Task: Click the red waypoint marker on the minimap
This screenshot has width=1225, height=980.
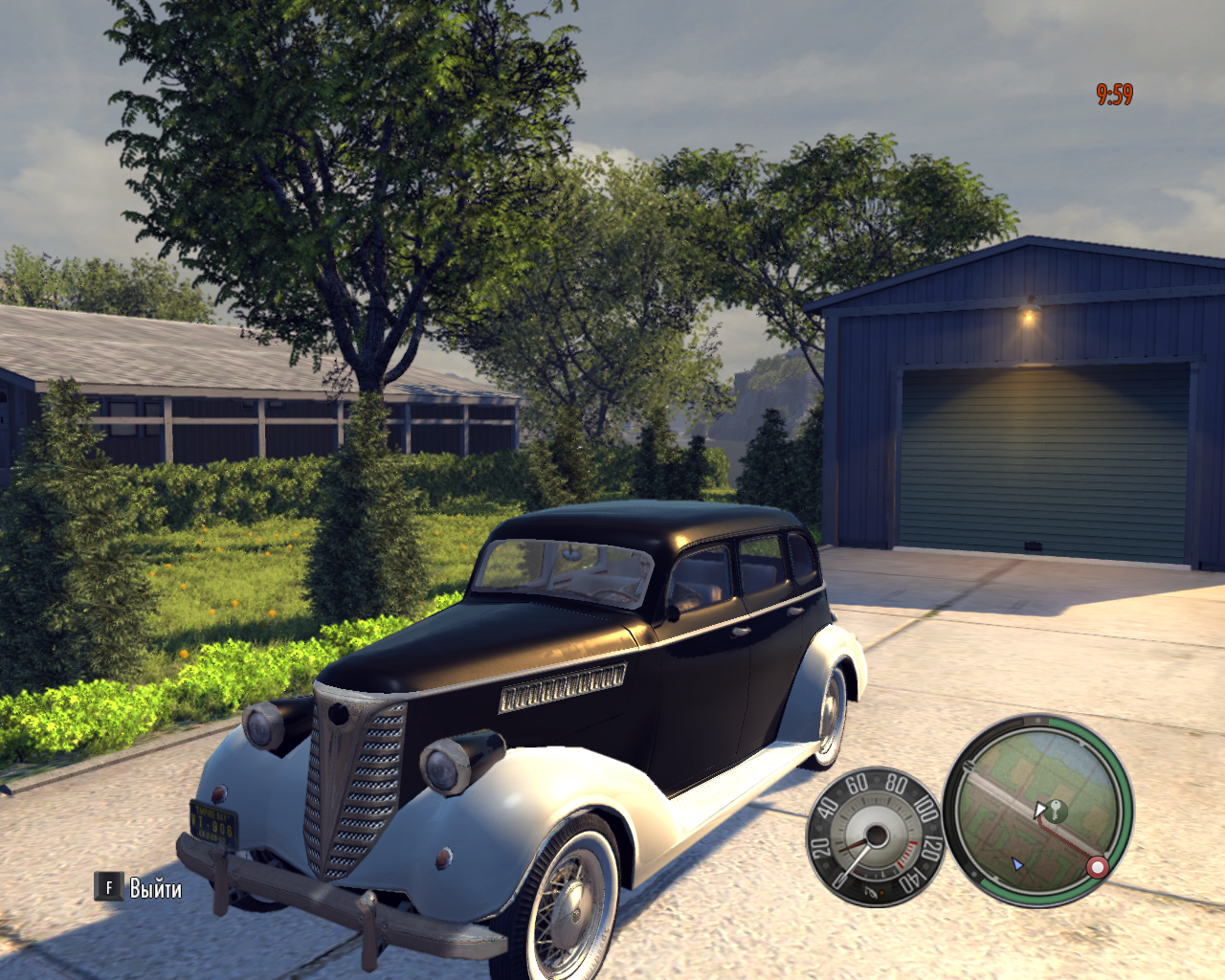Action: [x=1098, y=867]
